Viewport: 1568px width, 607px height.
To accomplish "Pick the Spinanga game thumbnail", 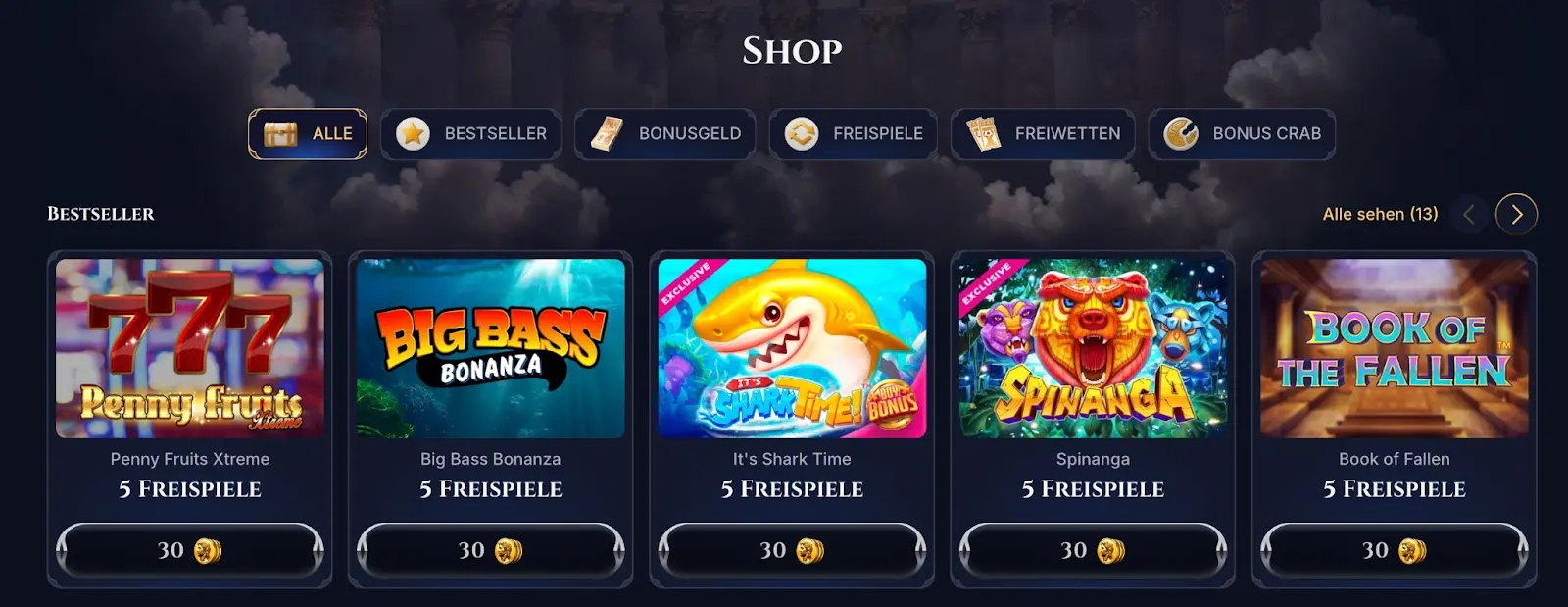I will 1093,348.
